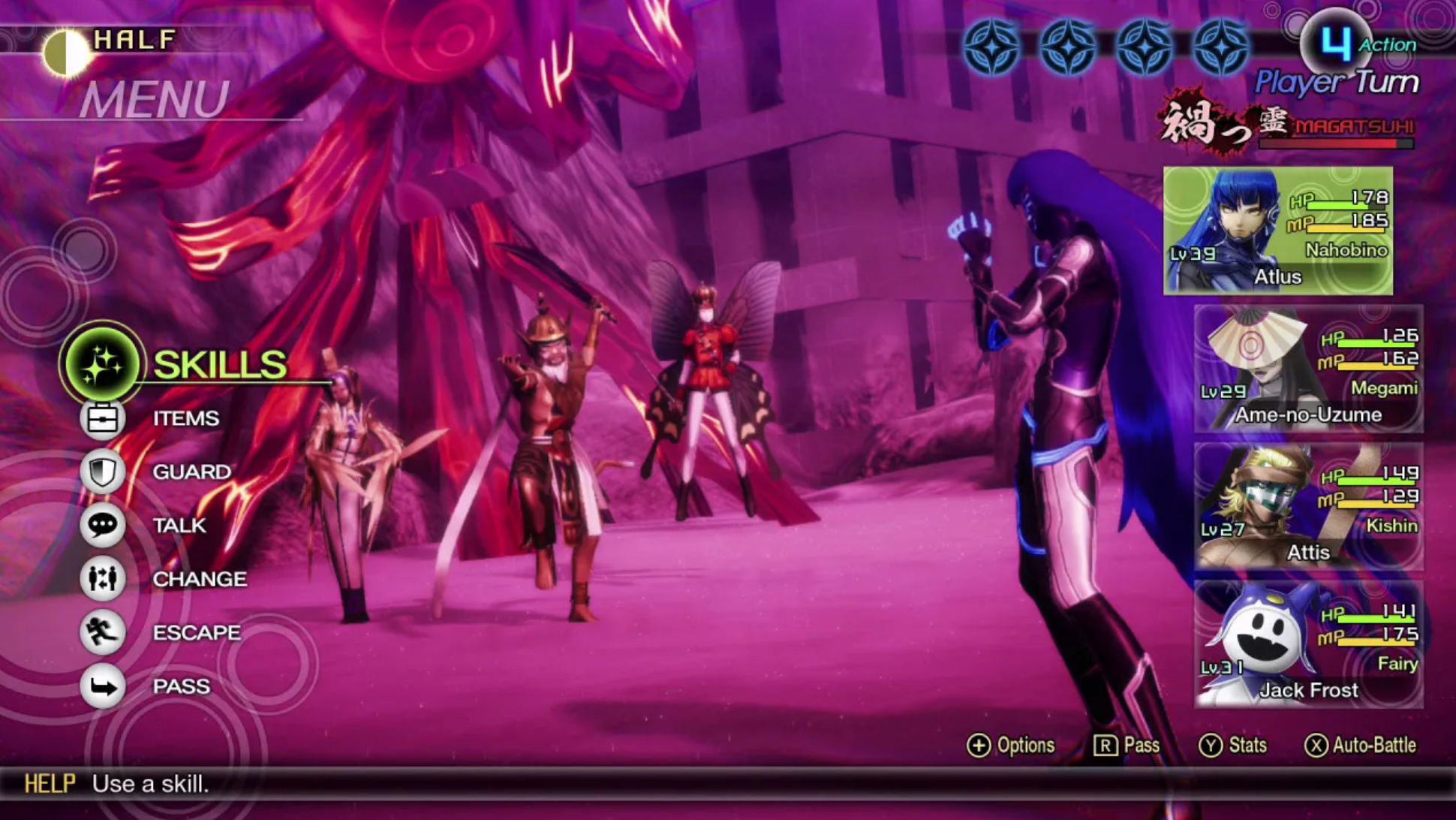
Task: Select the Talk speech bubble icon
Action: pos(102,525)
